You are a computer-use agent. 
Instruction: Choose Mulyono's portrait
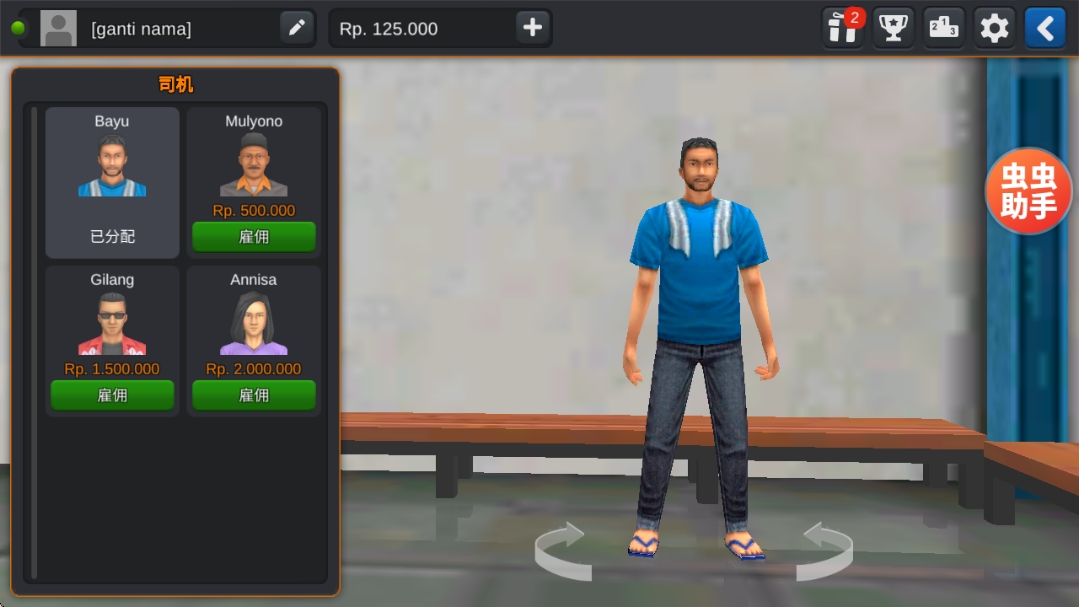[254, 165]
